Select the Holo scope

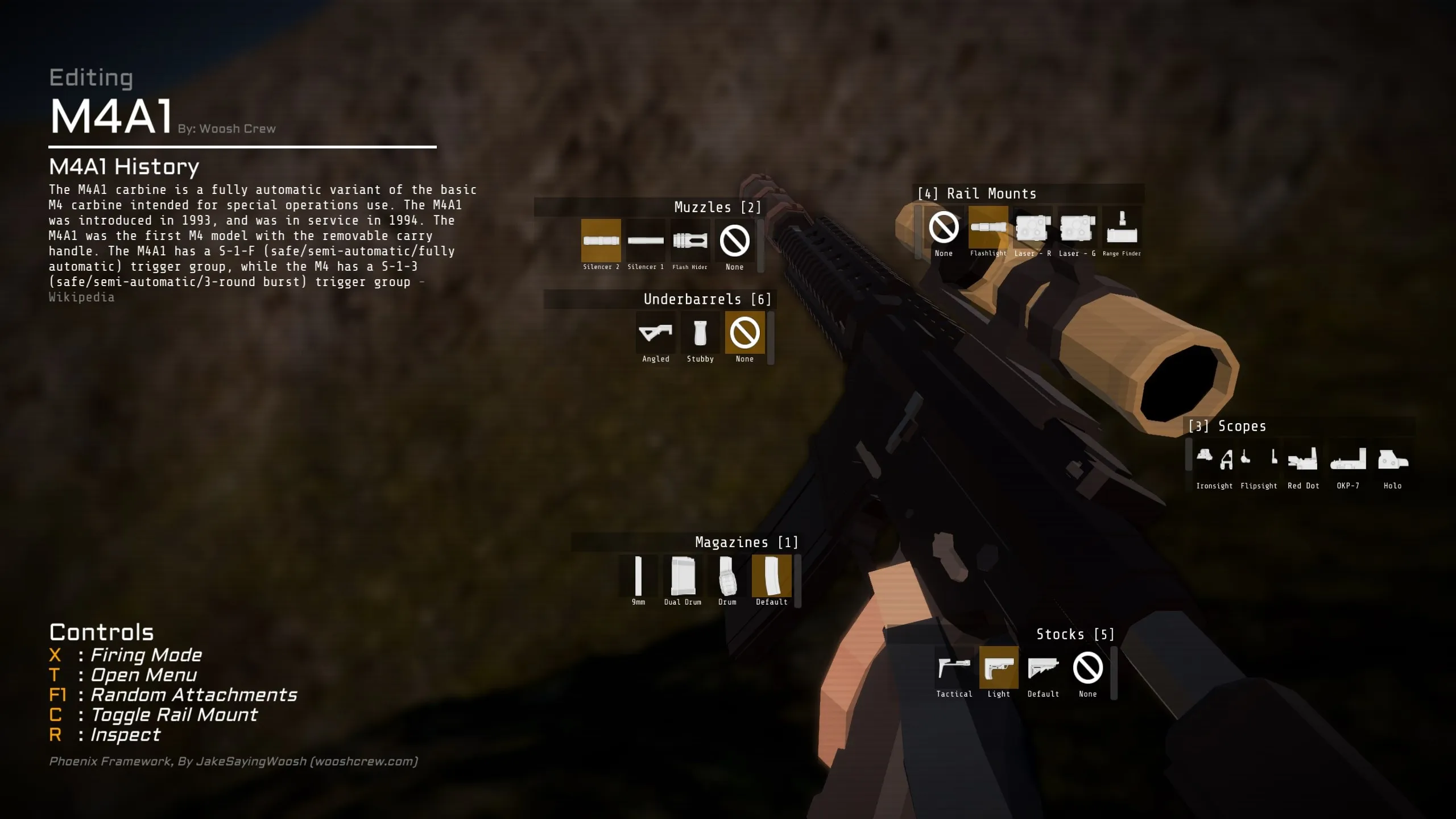coord(1392,460)
